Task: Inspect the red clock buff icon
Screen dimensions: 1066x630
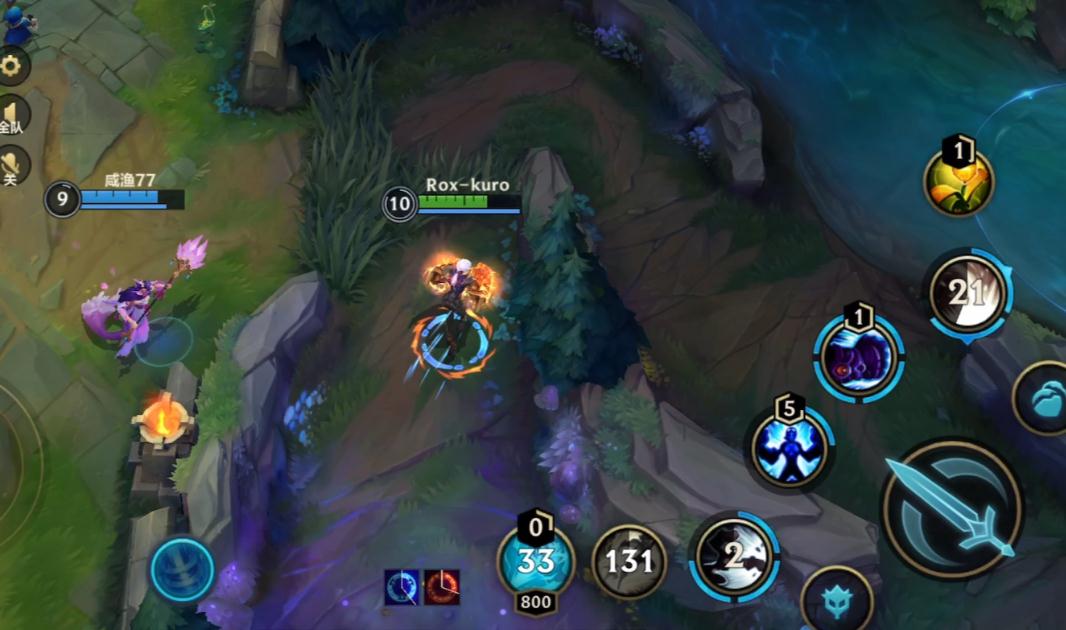Action: 441,587
